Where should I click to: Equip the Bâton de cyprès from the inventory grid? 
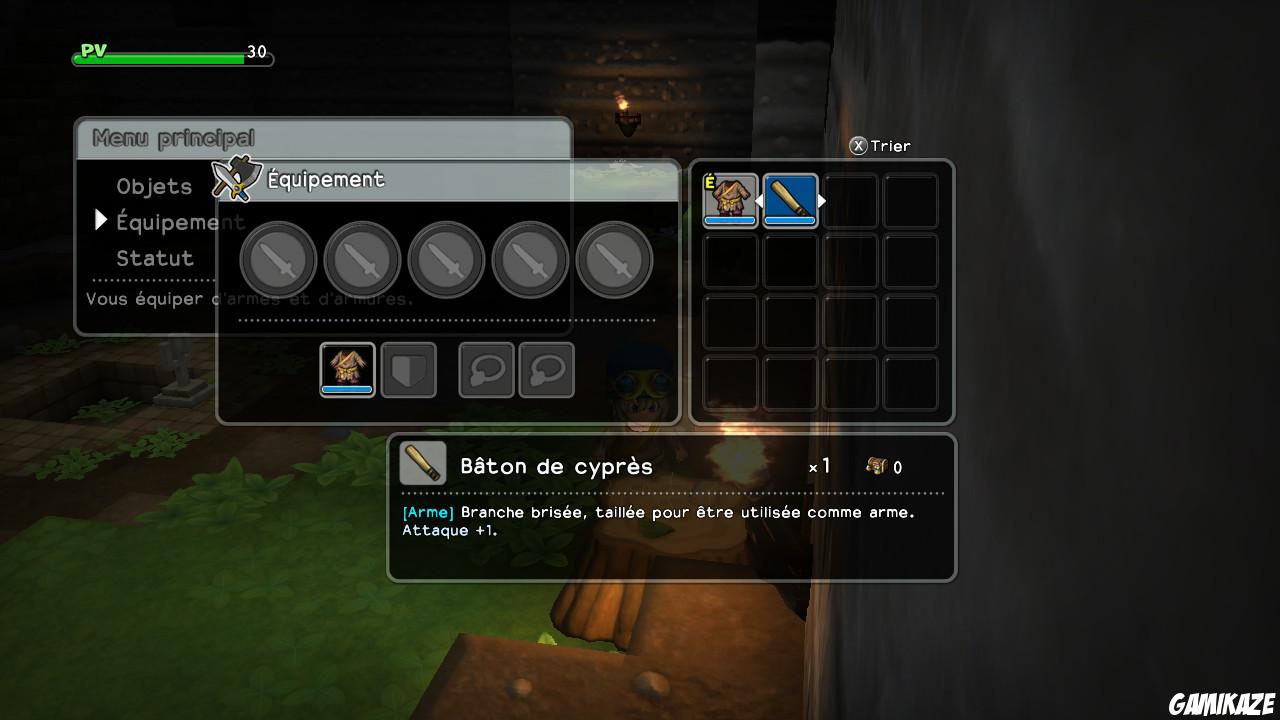click(790, 200)
